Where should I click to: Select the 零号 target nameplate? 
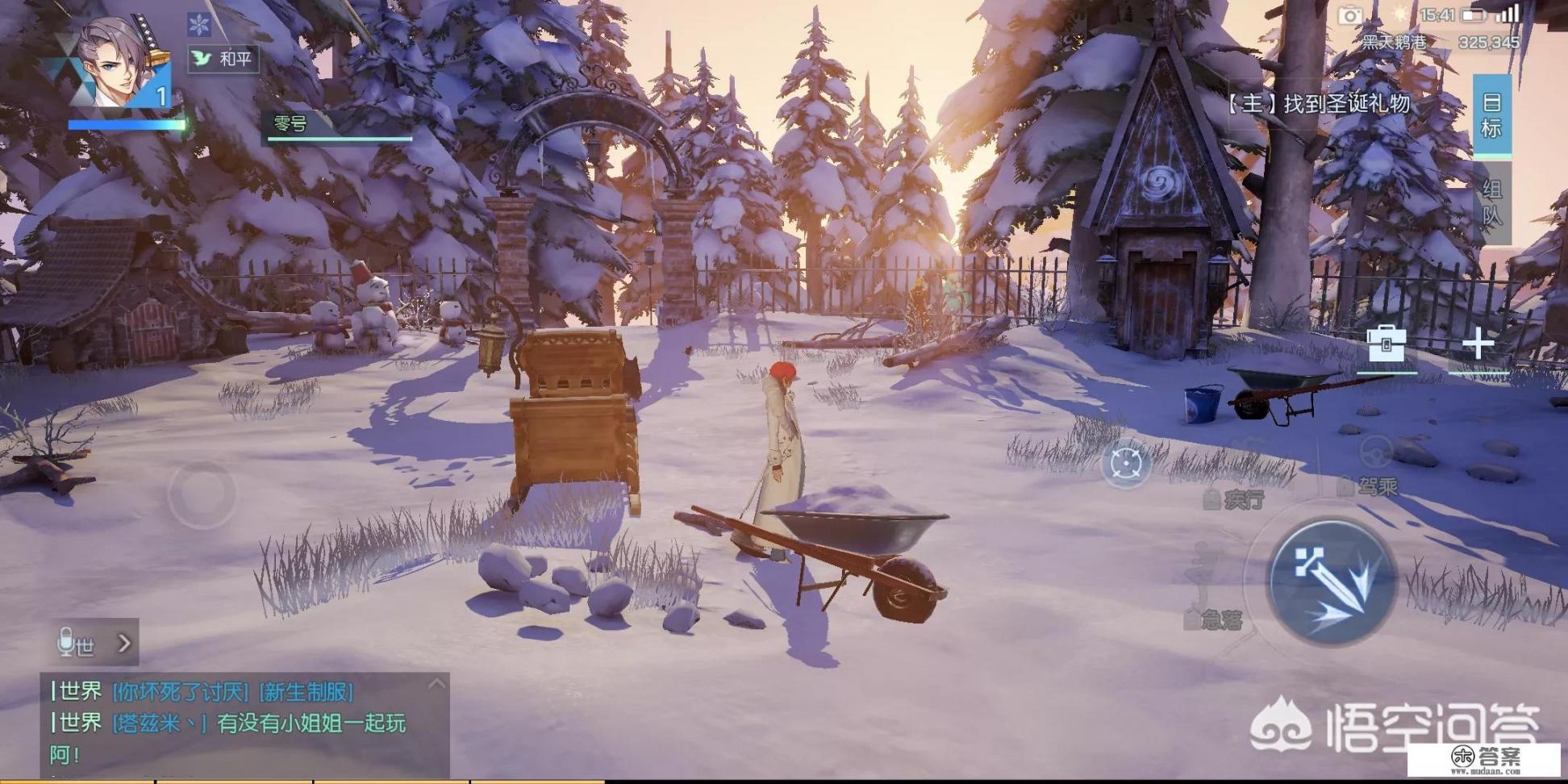tap(339, 125)
